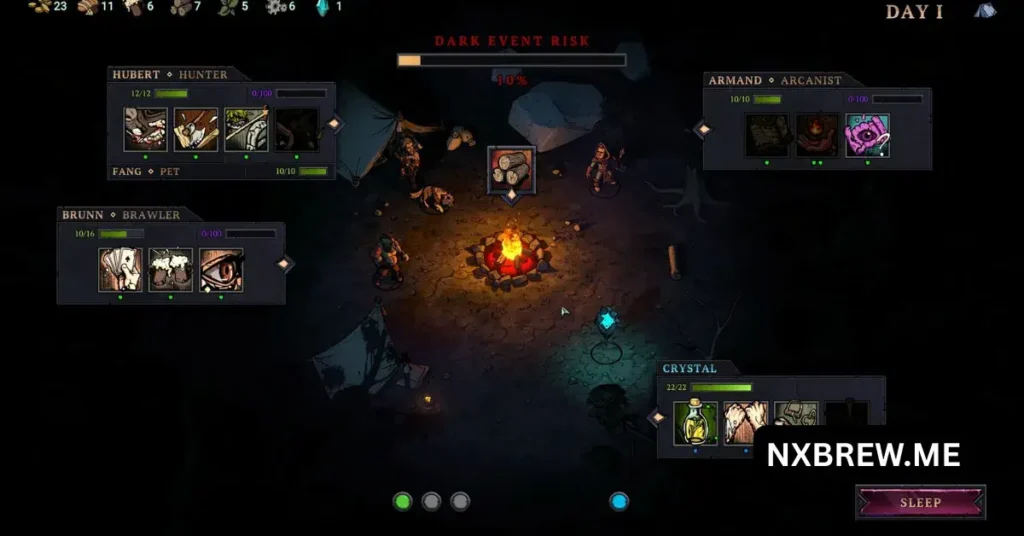Click the diamond marker on Armand's panel
Screen dimensions: 1024x536
(703, 129)
